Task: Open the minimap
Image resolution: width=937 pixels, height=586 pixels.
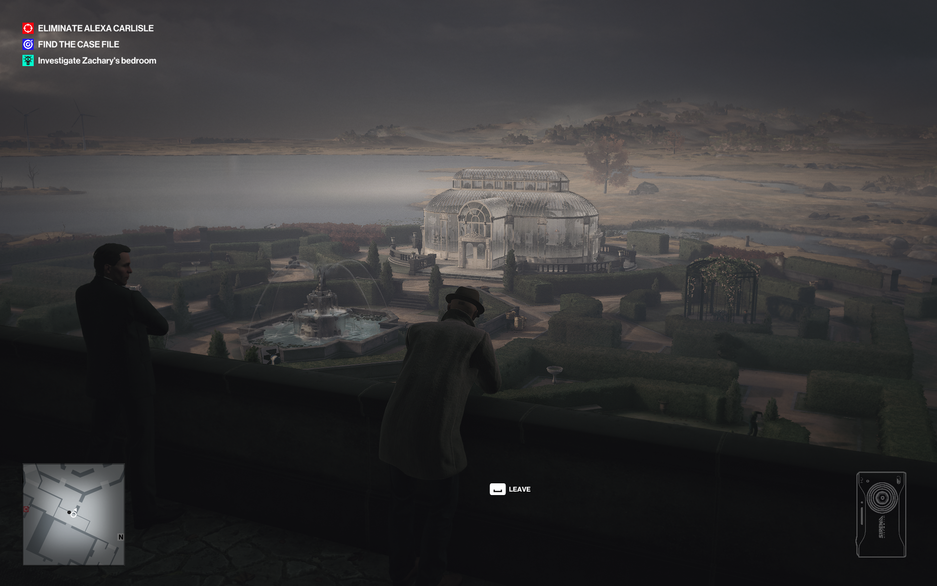Action: pos(74,514)
